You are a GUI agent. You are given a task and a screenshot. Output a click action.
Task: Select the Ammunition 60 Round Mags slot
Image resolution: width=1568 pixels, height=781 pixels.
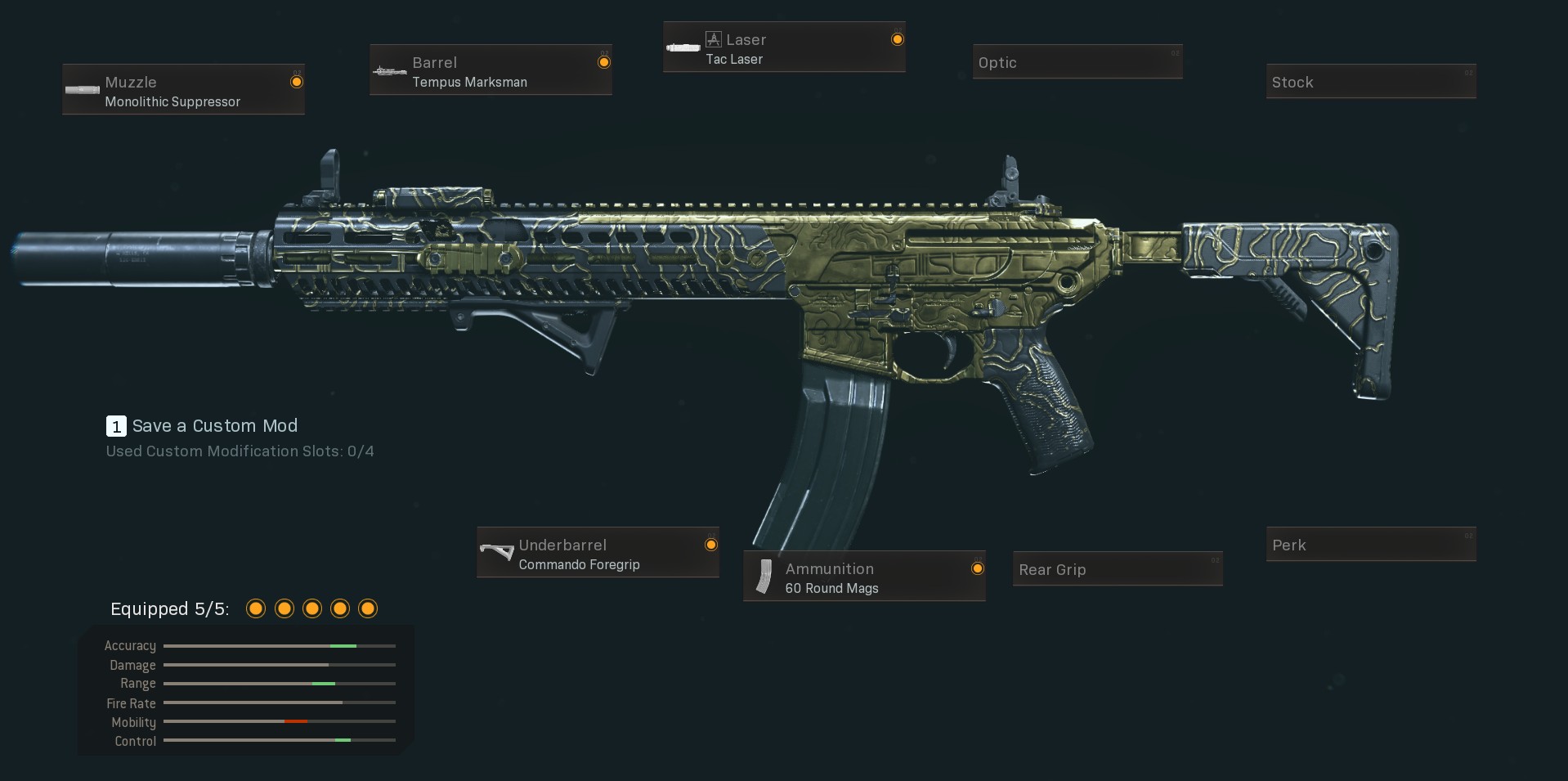[x=864, y=577]
